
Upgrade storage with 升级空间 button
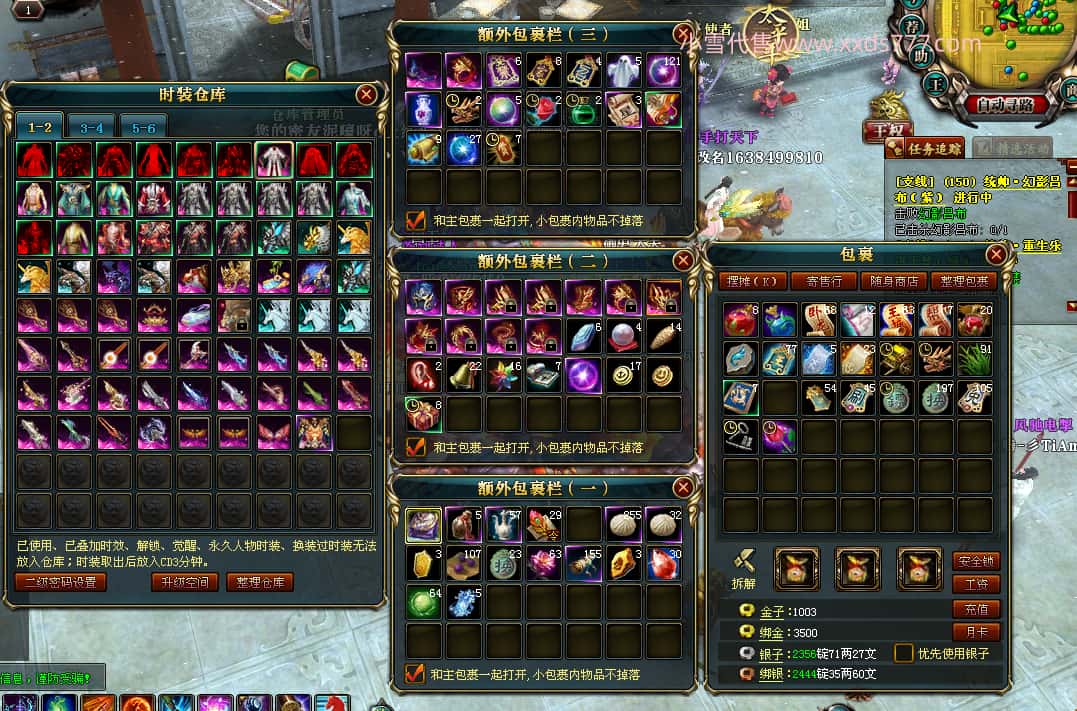[183, 582]
